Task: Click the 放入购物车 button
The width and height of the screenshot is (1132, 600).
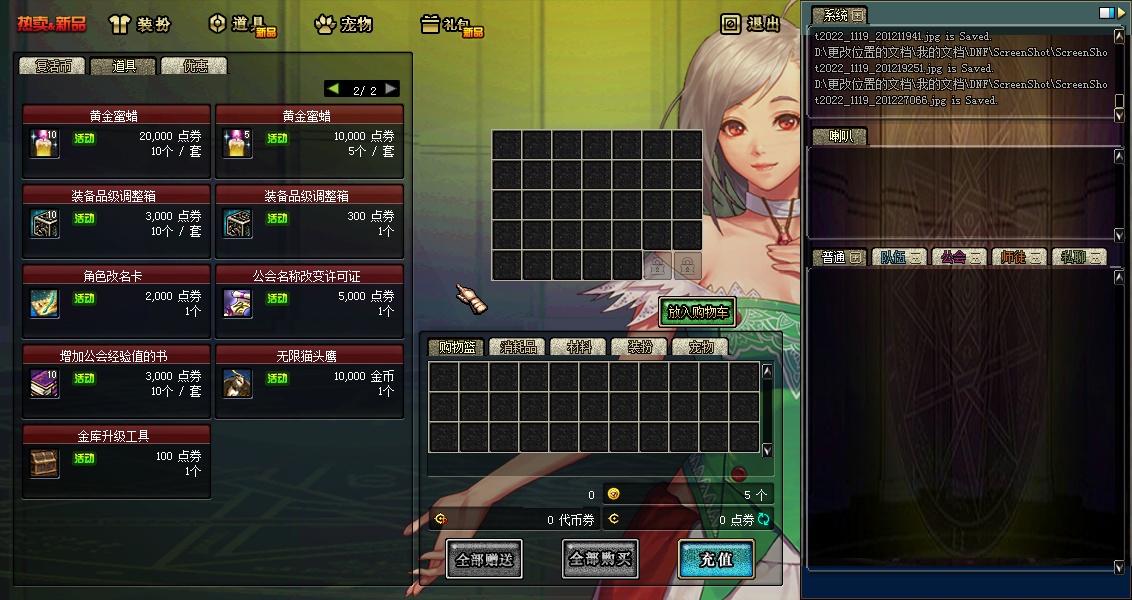Action: click(697, 312)
